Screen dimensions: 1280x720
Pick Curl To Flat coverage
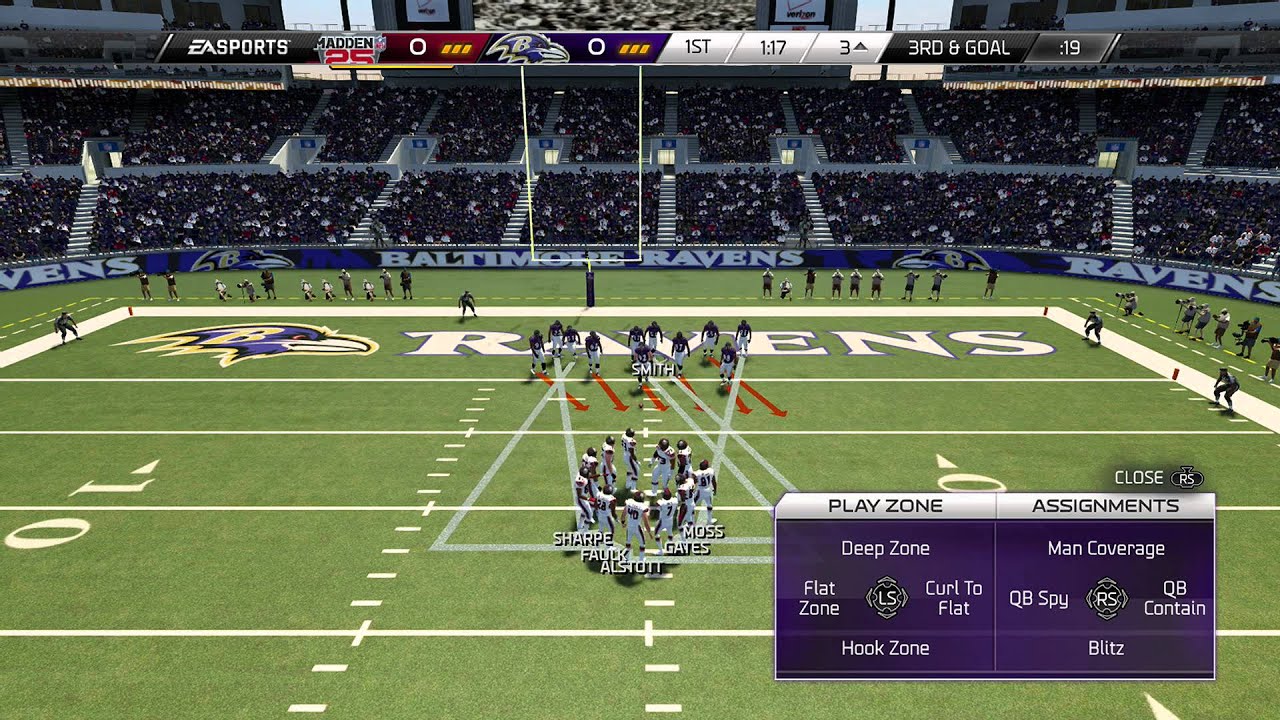pyautogui.click(x=953, y=598)
